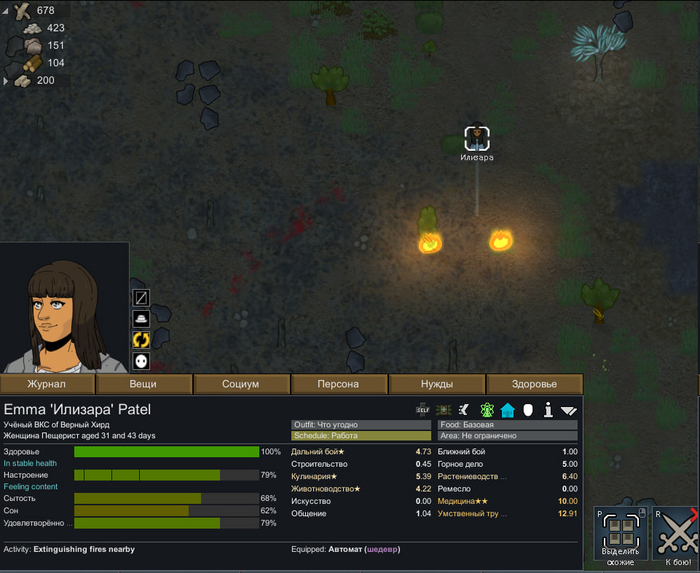Open the Социум tab
This screenshot has height=573, width=700.
240,384
